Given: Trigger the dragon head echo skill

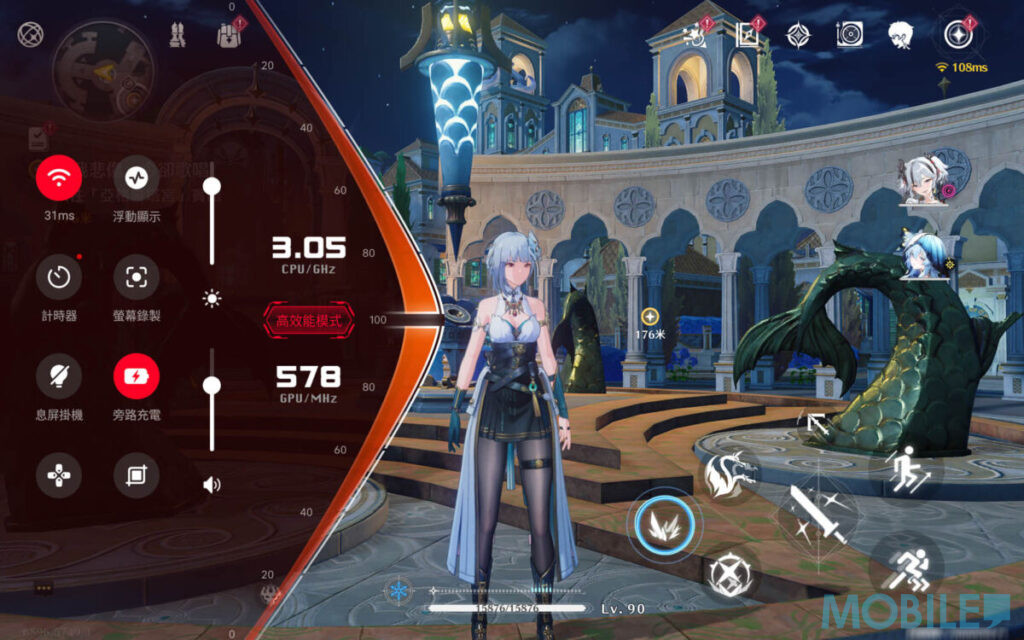Looking at the screenshot, I should click(x=727, y=474).
